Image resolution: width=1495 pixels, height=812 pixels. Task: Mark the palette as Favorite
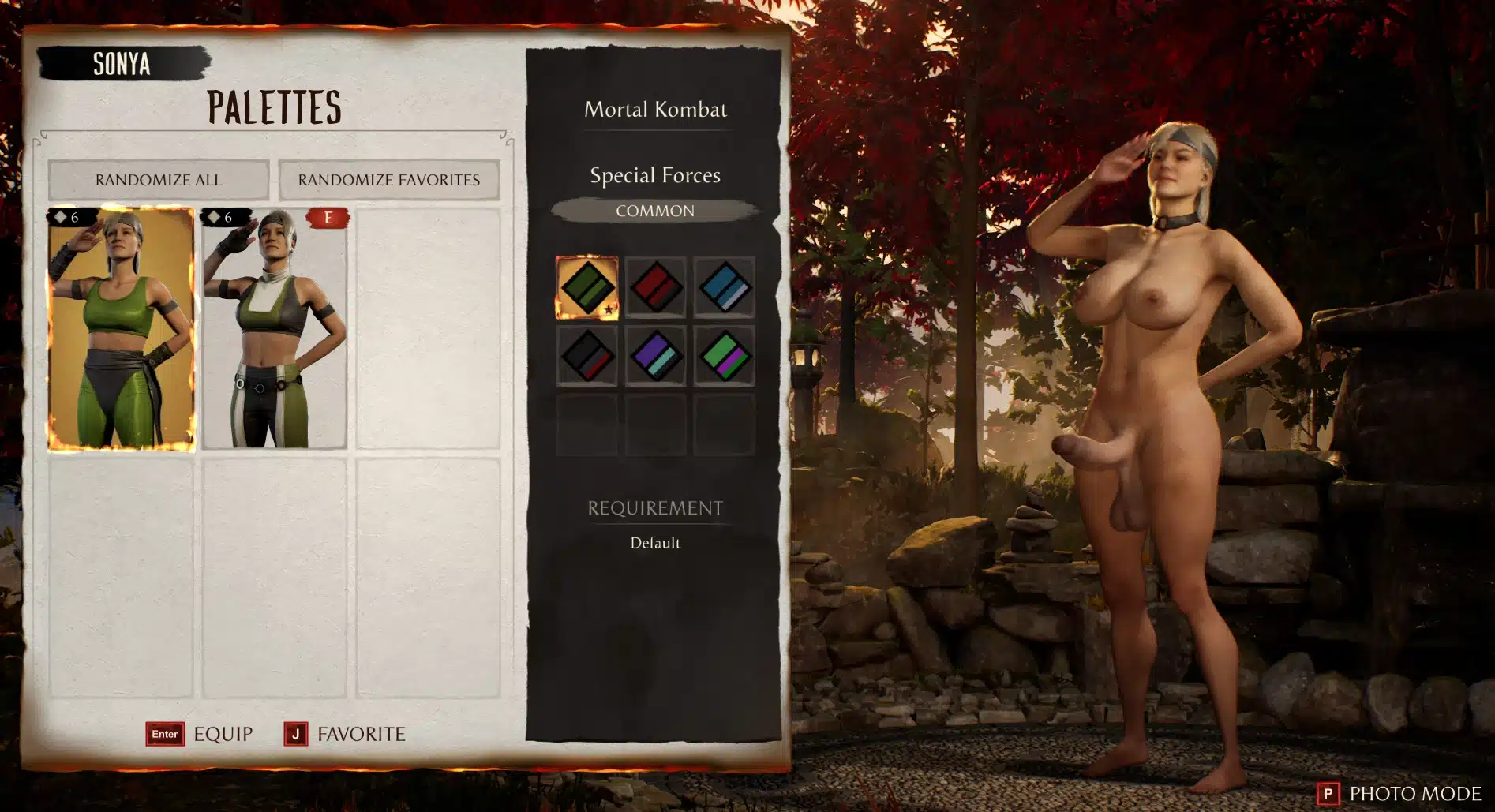(x=345, y=734)
